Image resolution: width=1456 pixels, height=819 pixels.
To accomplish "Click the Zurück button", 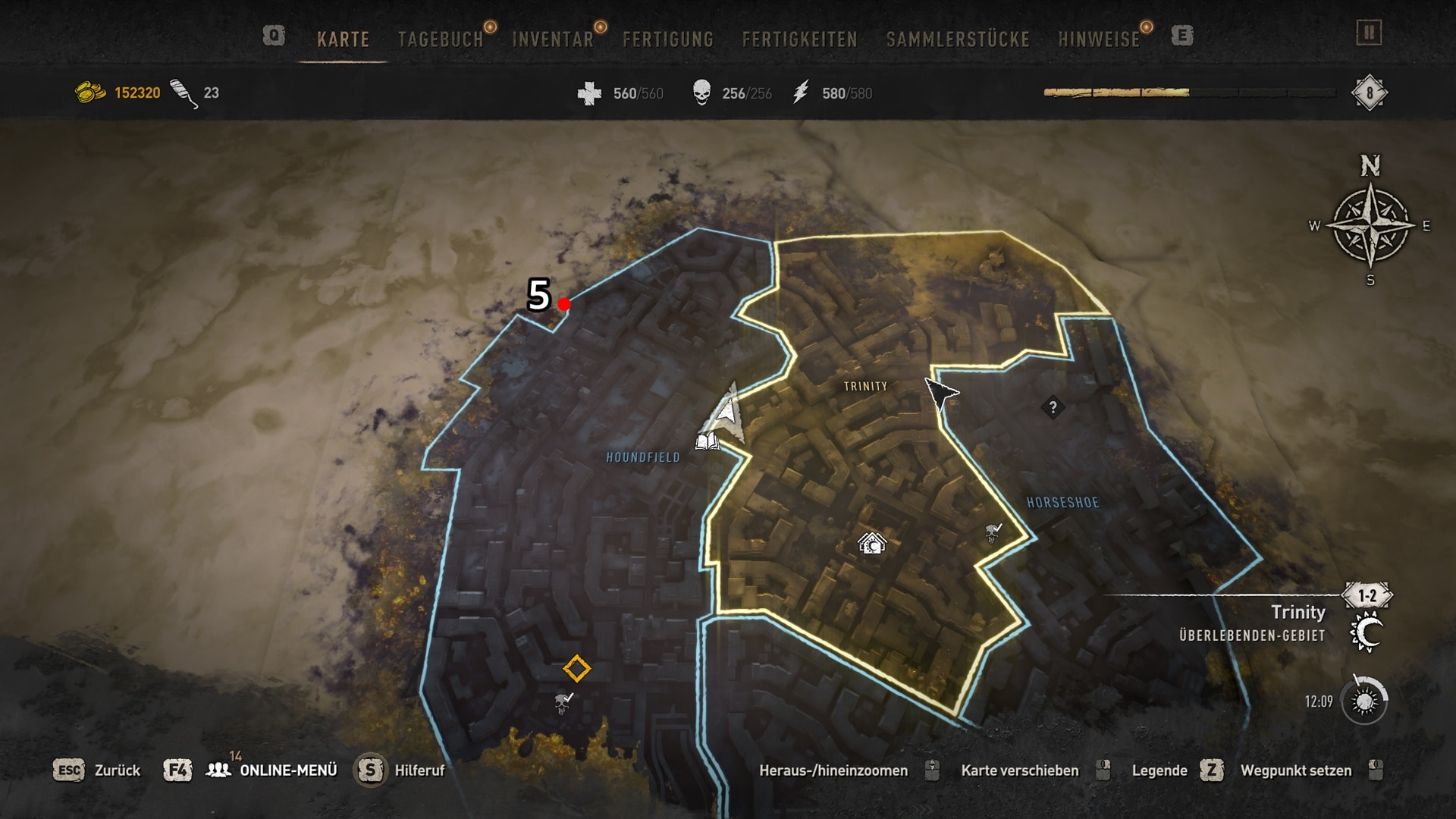I will (x=117, y=770).
